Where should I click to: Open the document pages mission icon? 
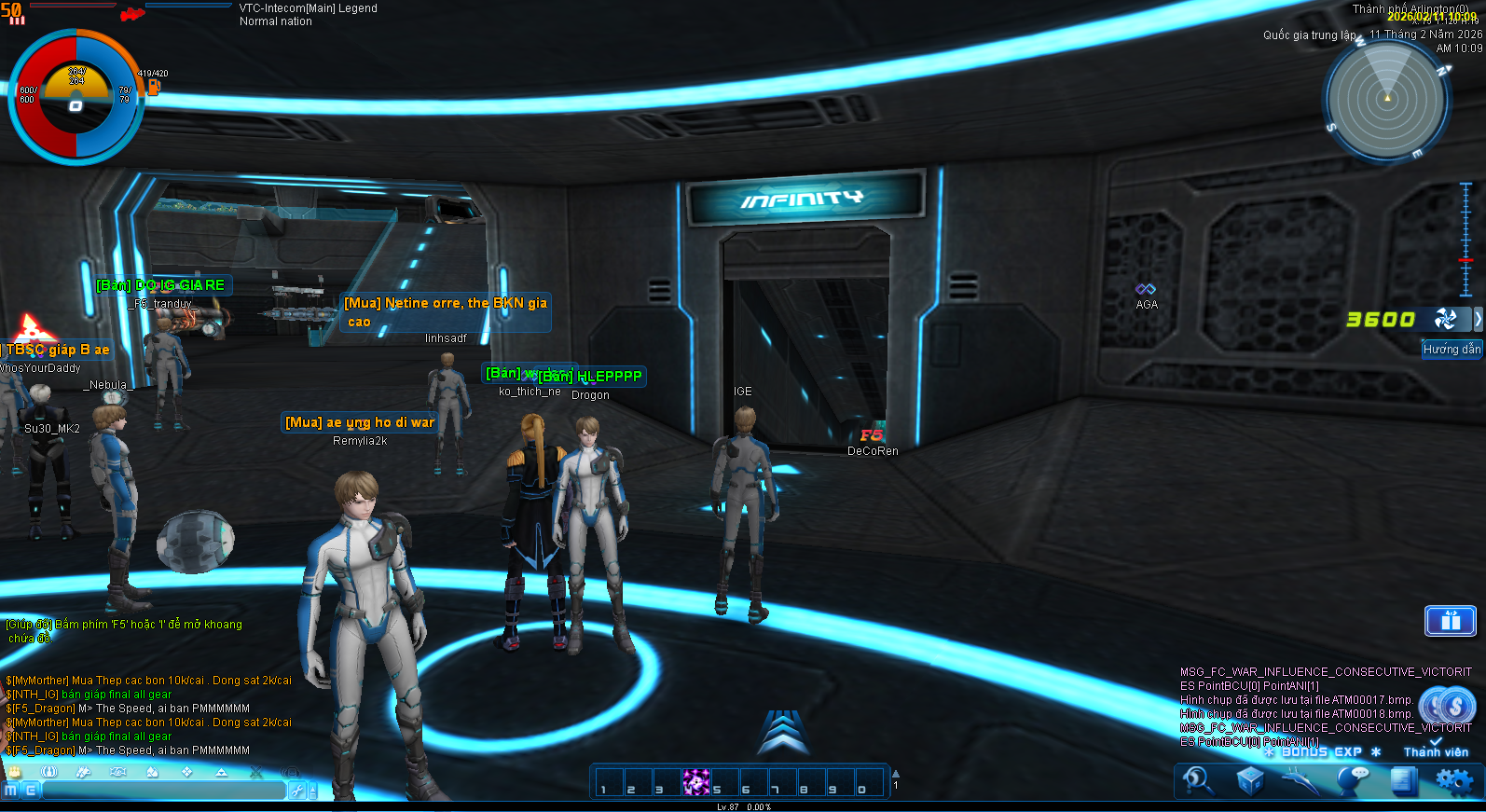tap(1403, 780)
